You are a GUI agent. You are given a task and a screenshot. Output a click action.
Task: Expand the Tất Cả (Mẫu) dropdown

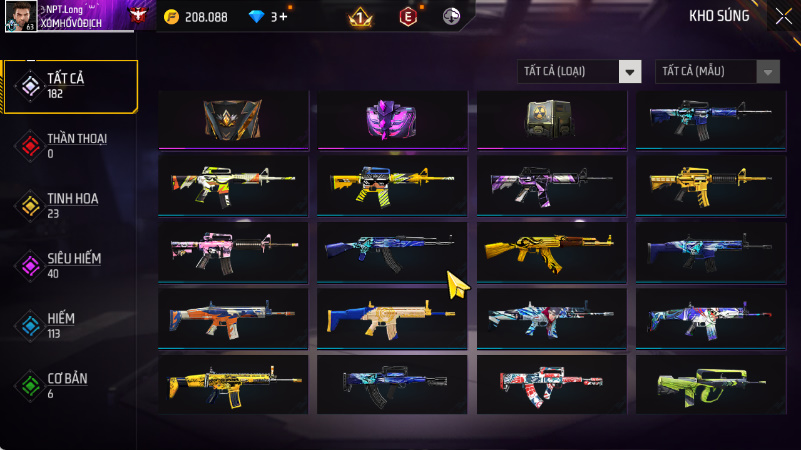[717, 71]
